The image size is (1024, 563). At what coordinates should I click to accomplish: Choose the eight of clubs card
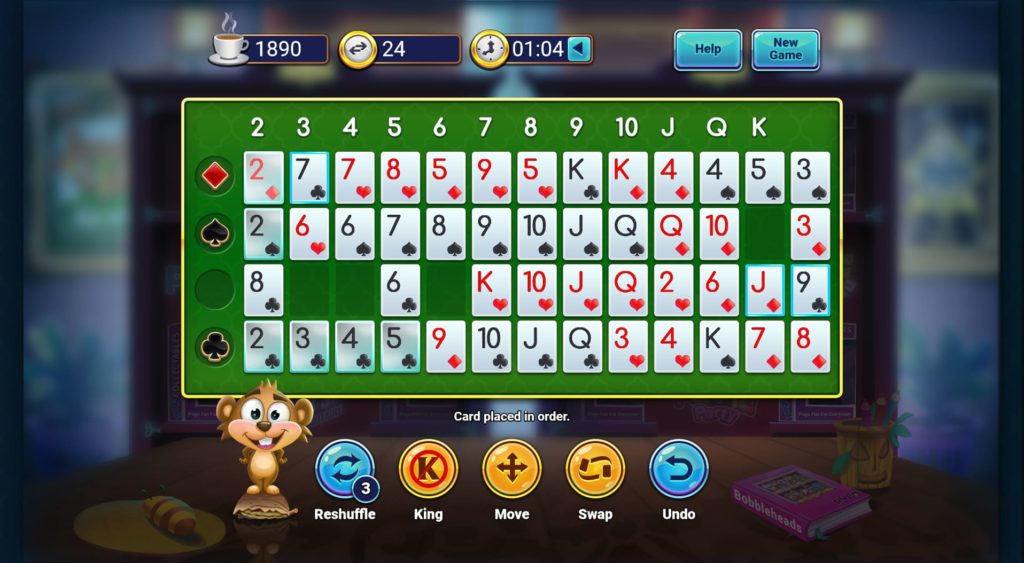[263, 290]
